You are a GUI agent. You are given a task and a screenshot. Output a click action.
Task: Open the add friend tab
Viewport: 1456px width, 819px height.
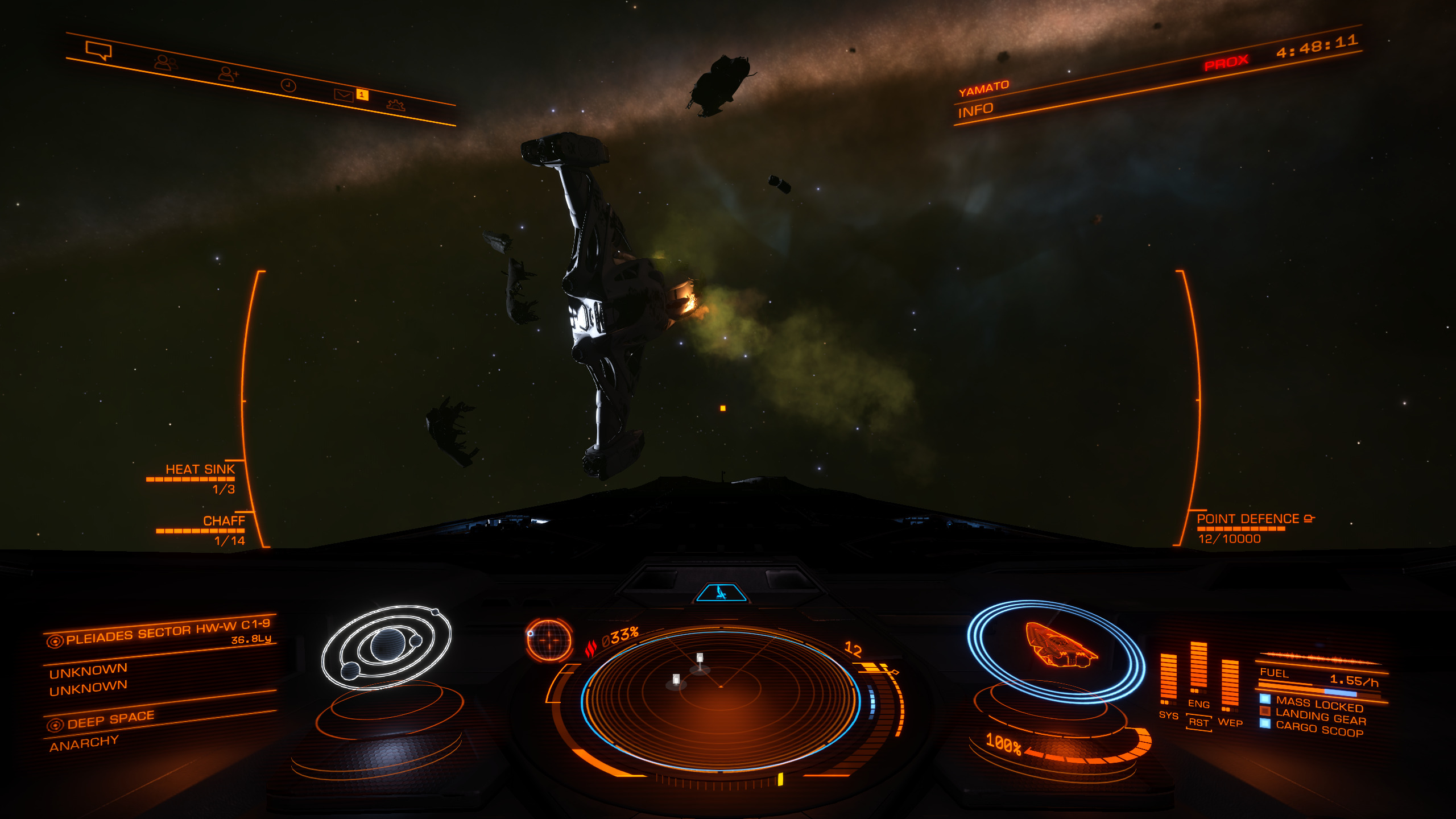[x=228, y=74]
